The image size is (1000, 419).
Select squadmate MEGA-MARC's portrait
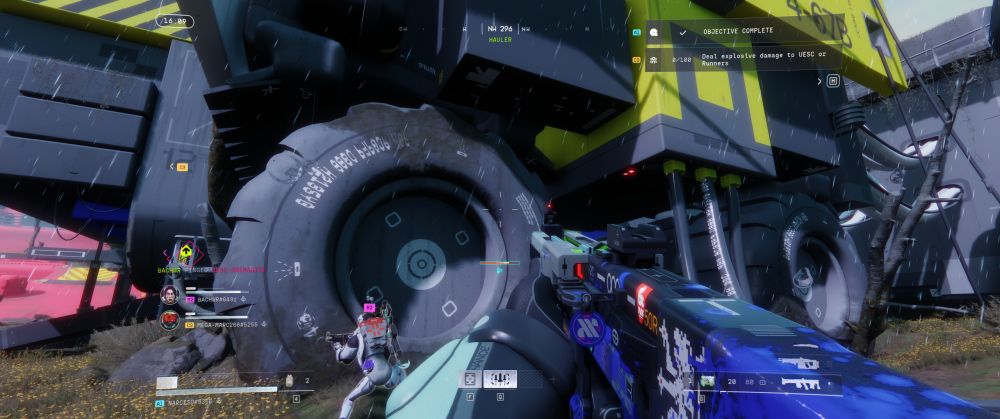[169, 320]
